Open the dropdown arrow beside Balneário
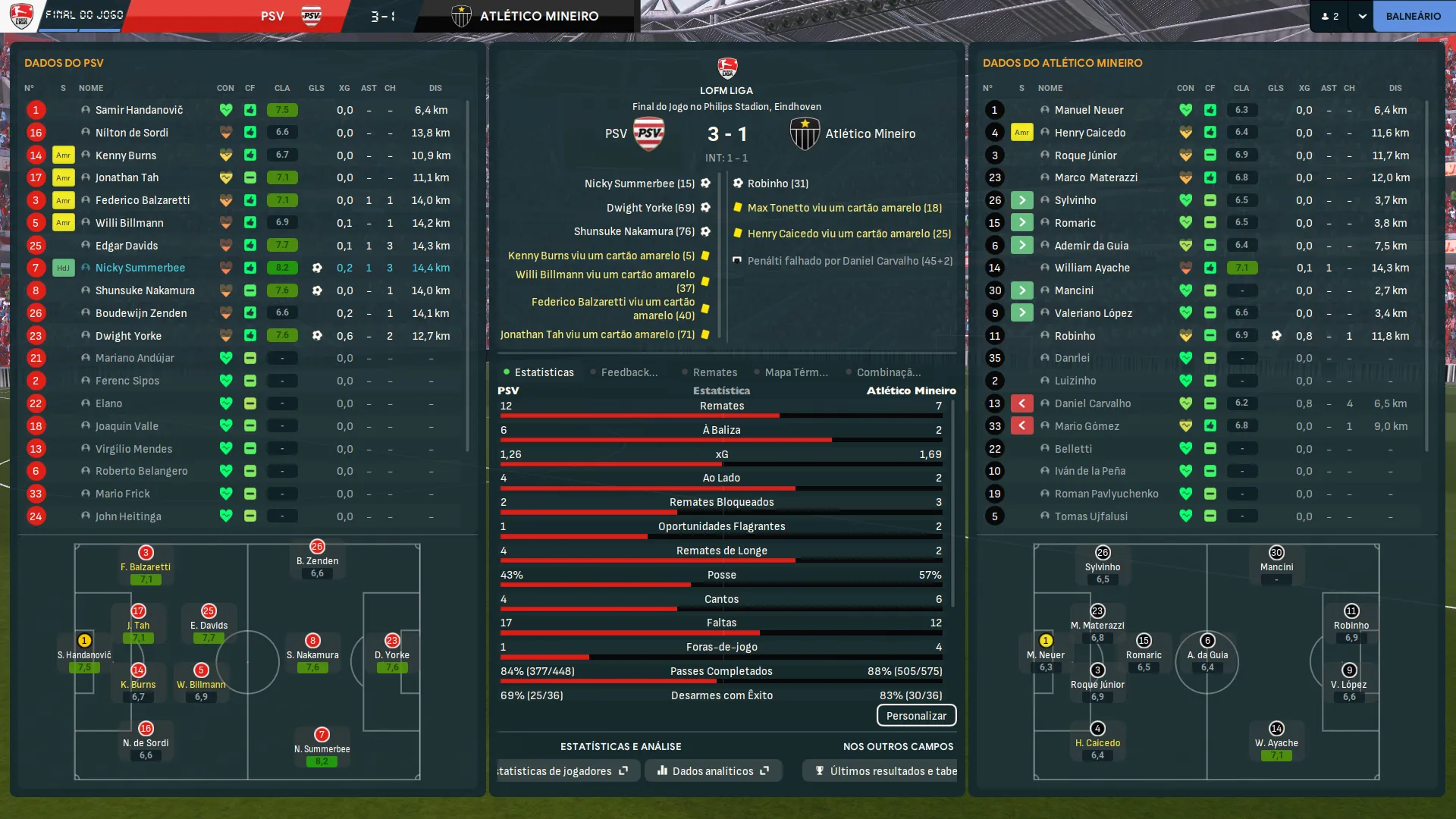Viewport: 1456px width, 819px height. click(x=1362, y=16)
